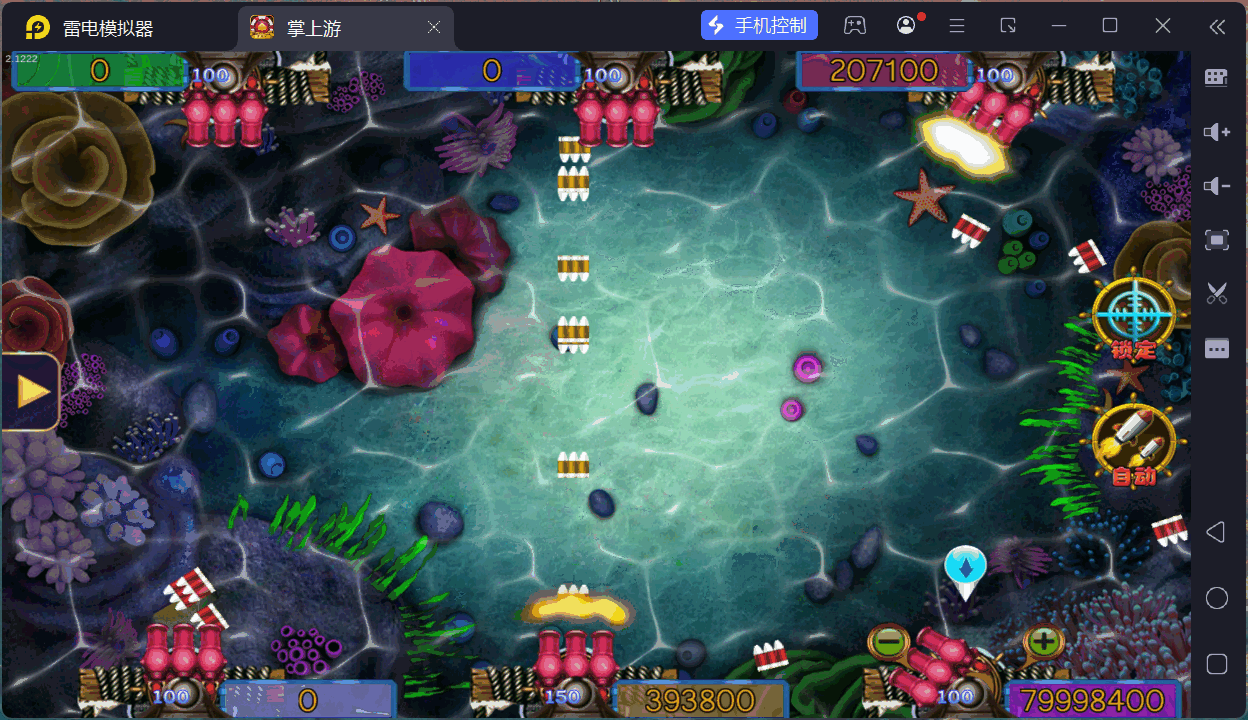Increase cannon bet with the plus button
This screenshot has width=1248, height=720.
pos(1043,640)
